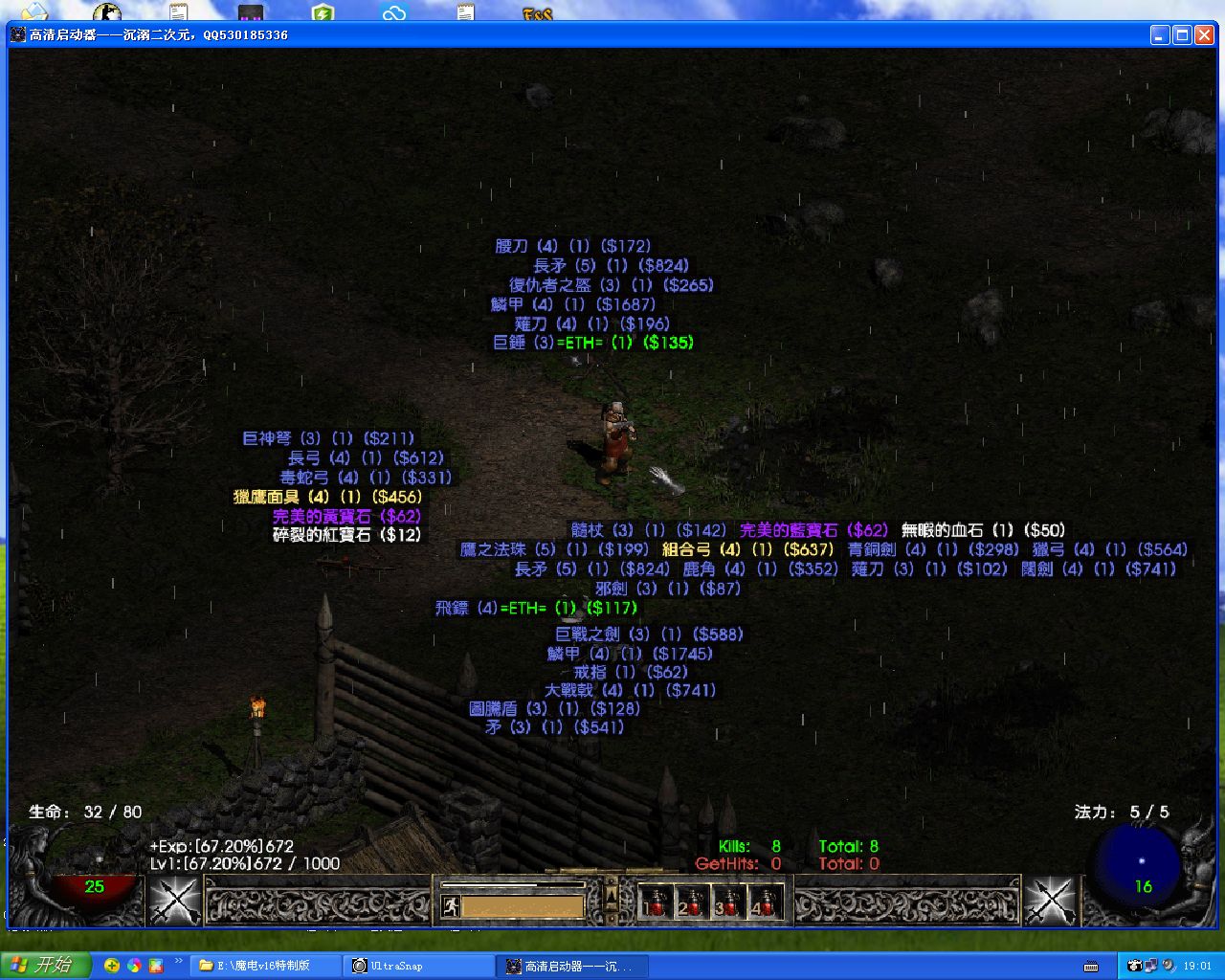Pick up the 無瑕的血石 label
This screenshot has width=1225, height=980.
[983, 530]
